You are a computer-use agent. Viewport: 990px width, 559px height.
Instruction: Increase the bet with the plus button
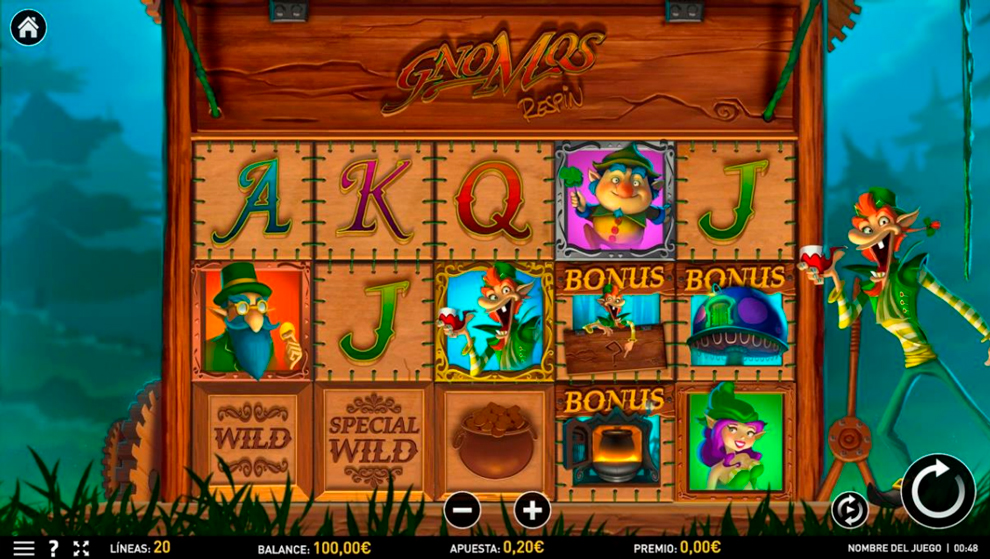tap(532, 510)
